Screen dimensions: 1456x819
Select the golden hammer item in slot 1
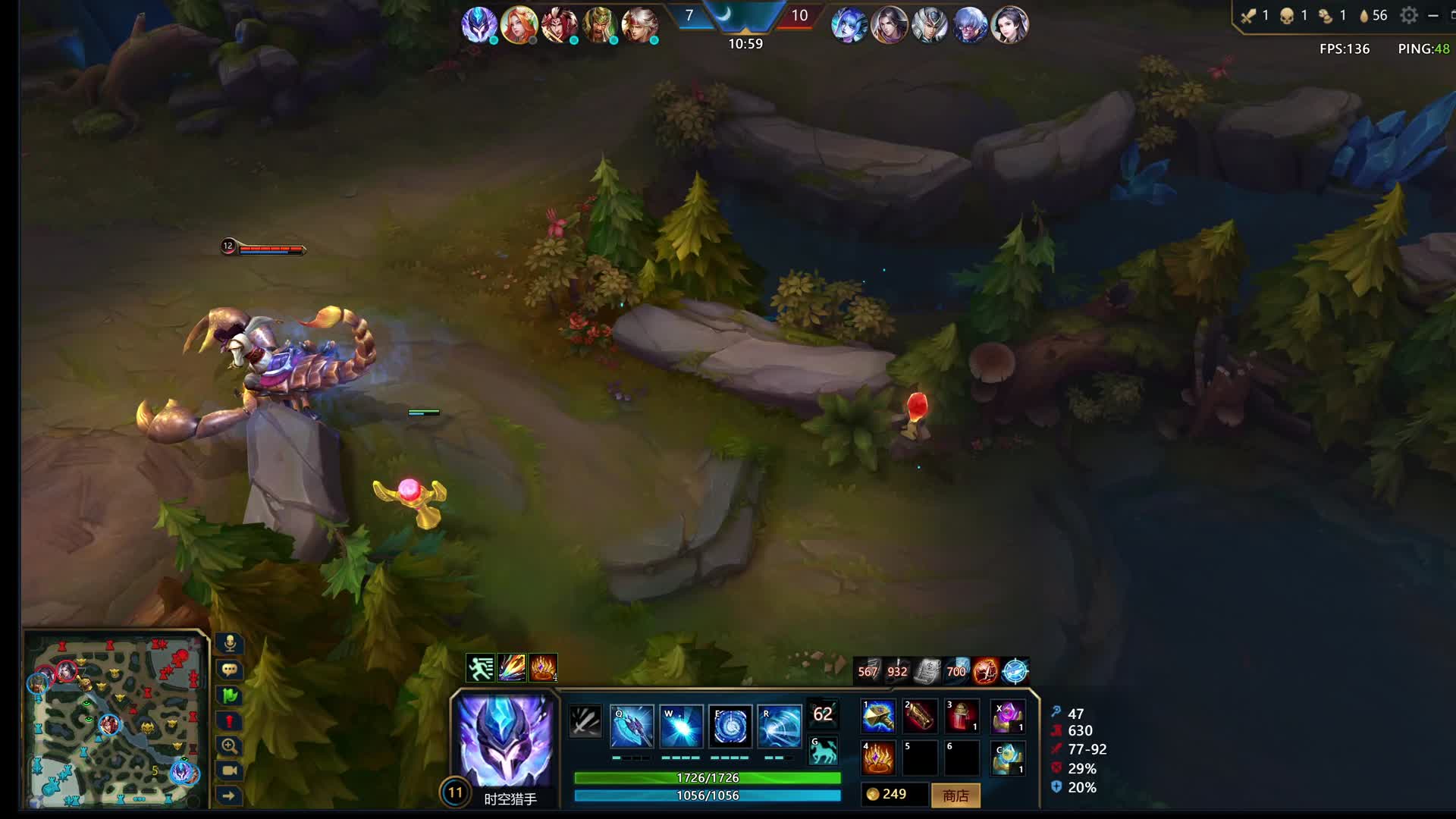coord(878,717)
